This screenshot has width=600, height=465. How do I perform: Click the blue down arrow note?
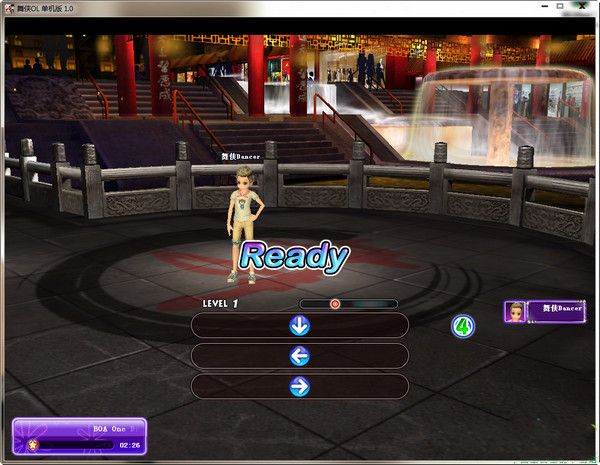click(299, 325)
